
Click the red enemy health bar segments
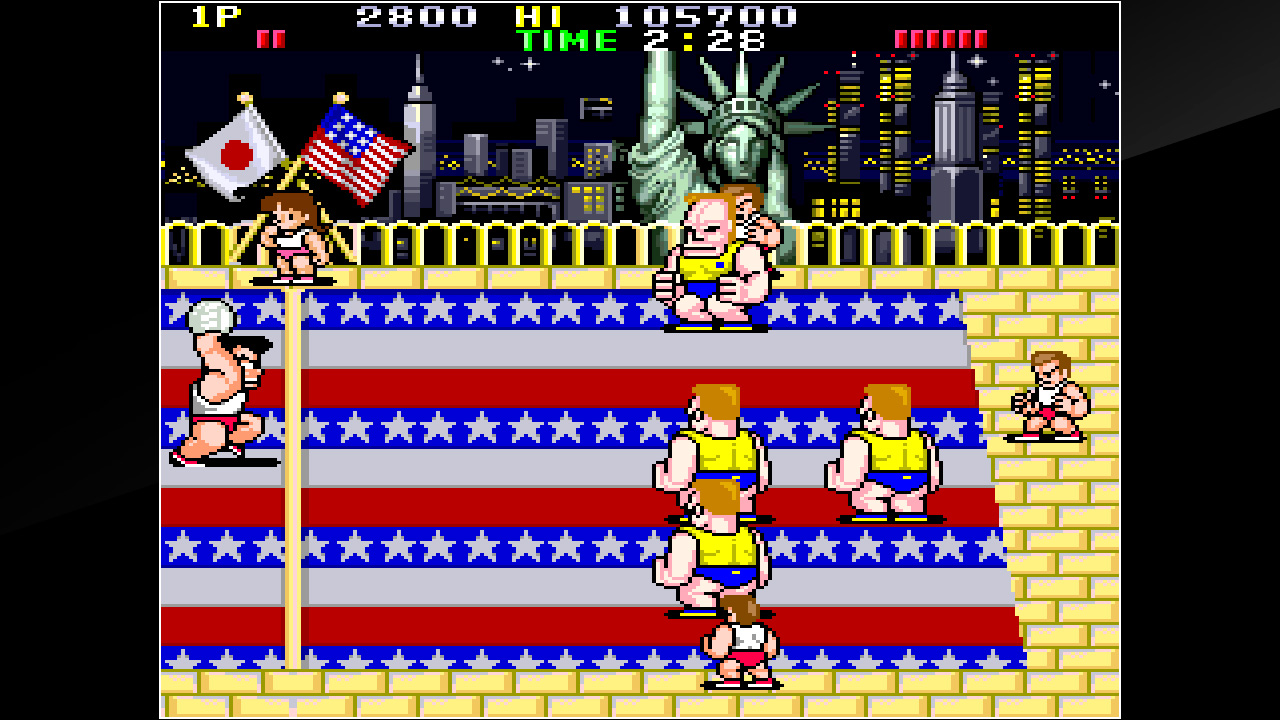[940, 37]
